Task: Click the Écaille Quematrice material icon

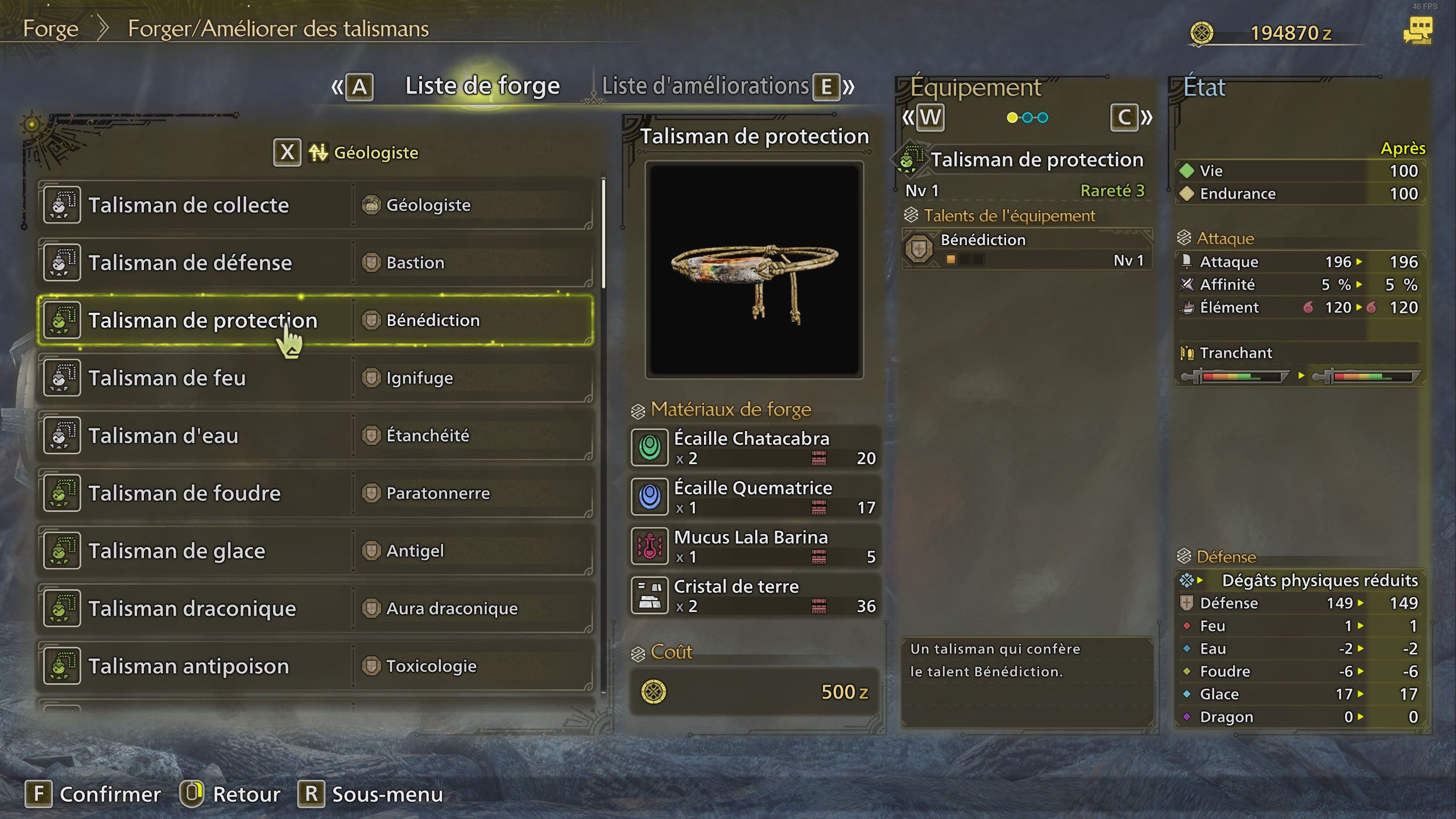Action: pos(650,497)
